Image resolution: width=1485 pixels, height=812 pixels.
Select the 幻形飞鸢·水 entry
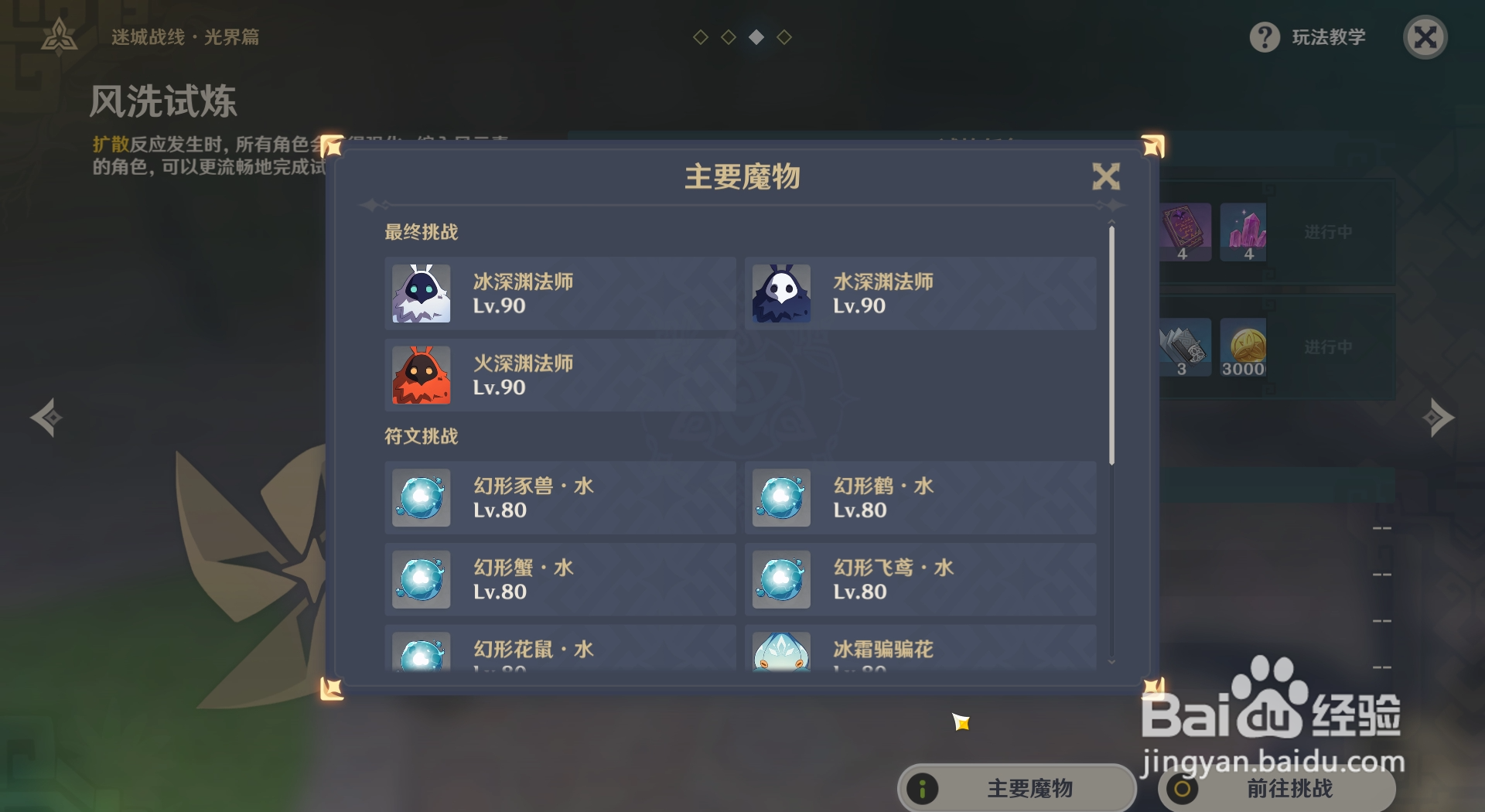tap(919, 579)
